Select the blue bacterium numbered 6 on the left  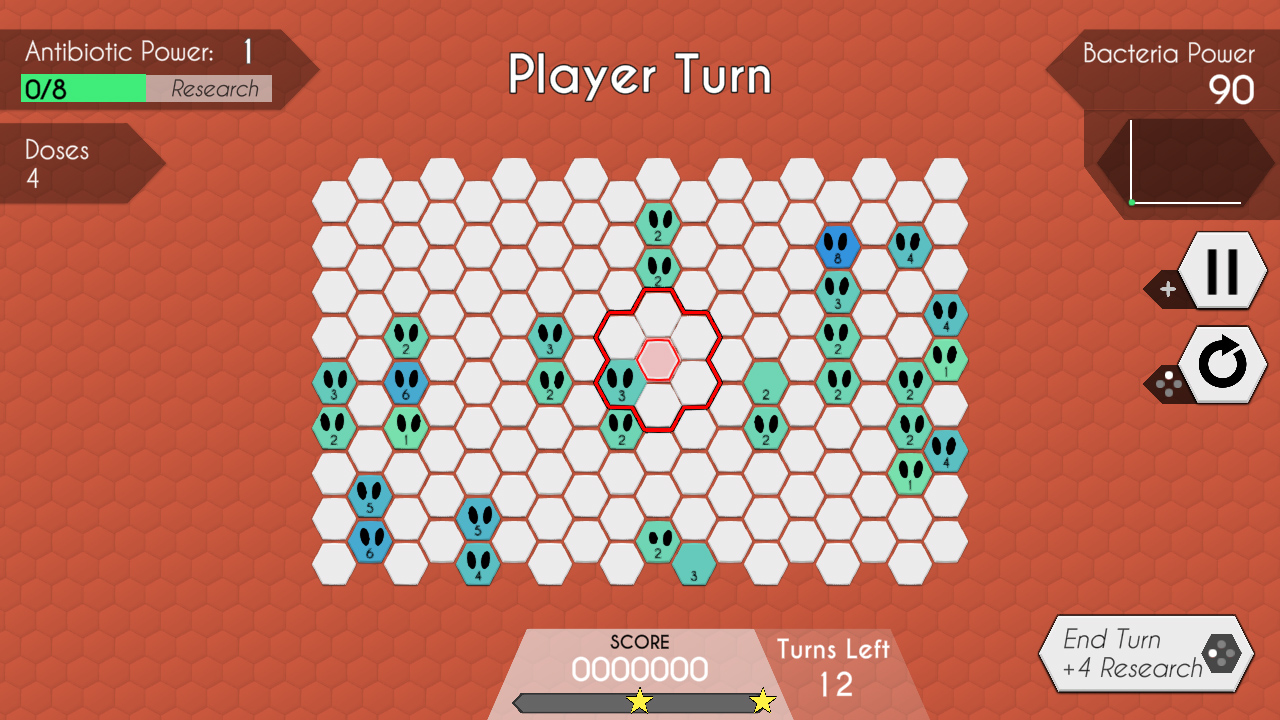click(404, 383)
